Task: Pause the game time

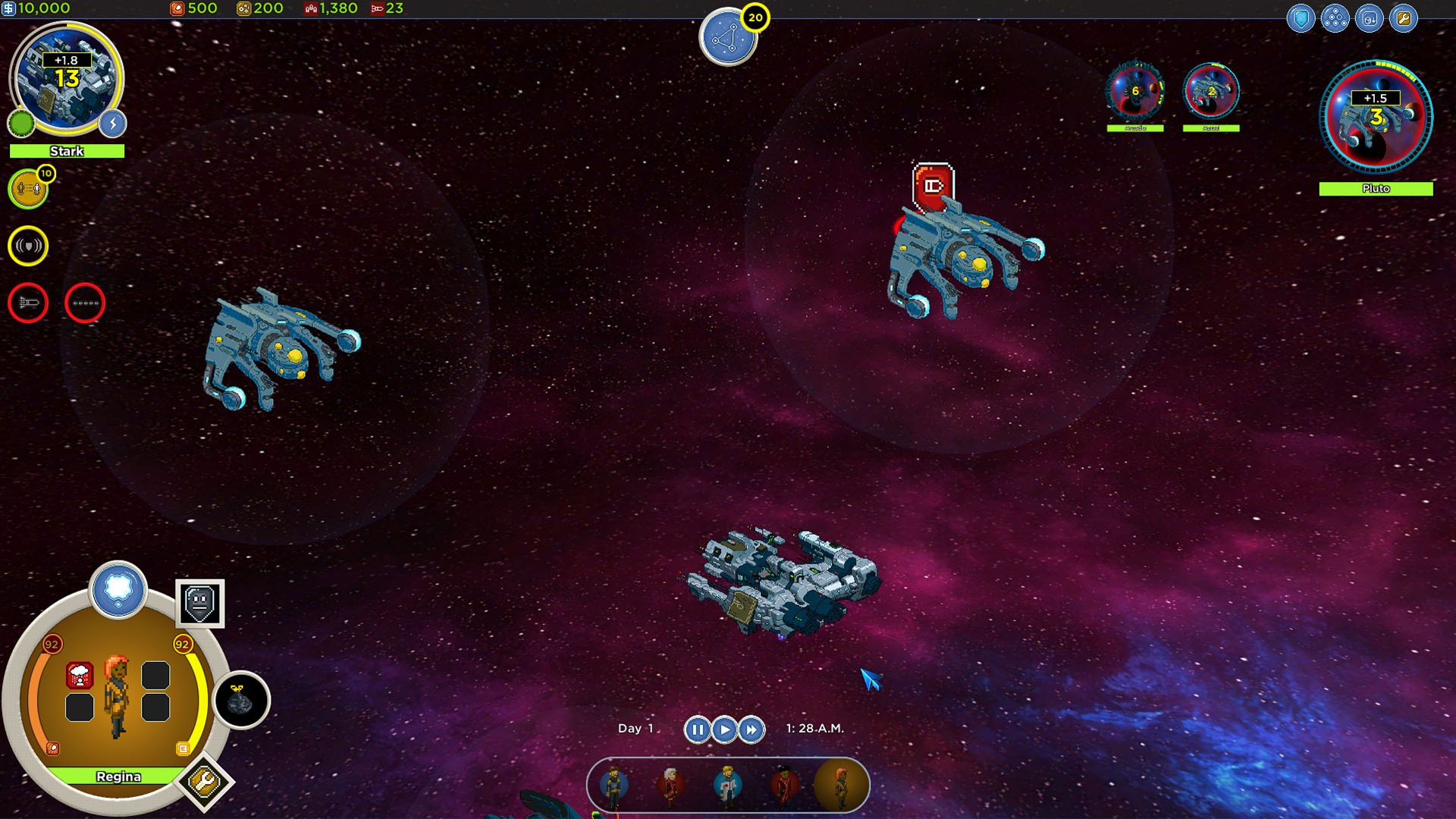Action: [697, 730]
